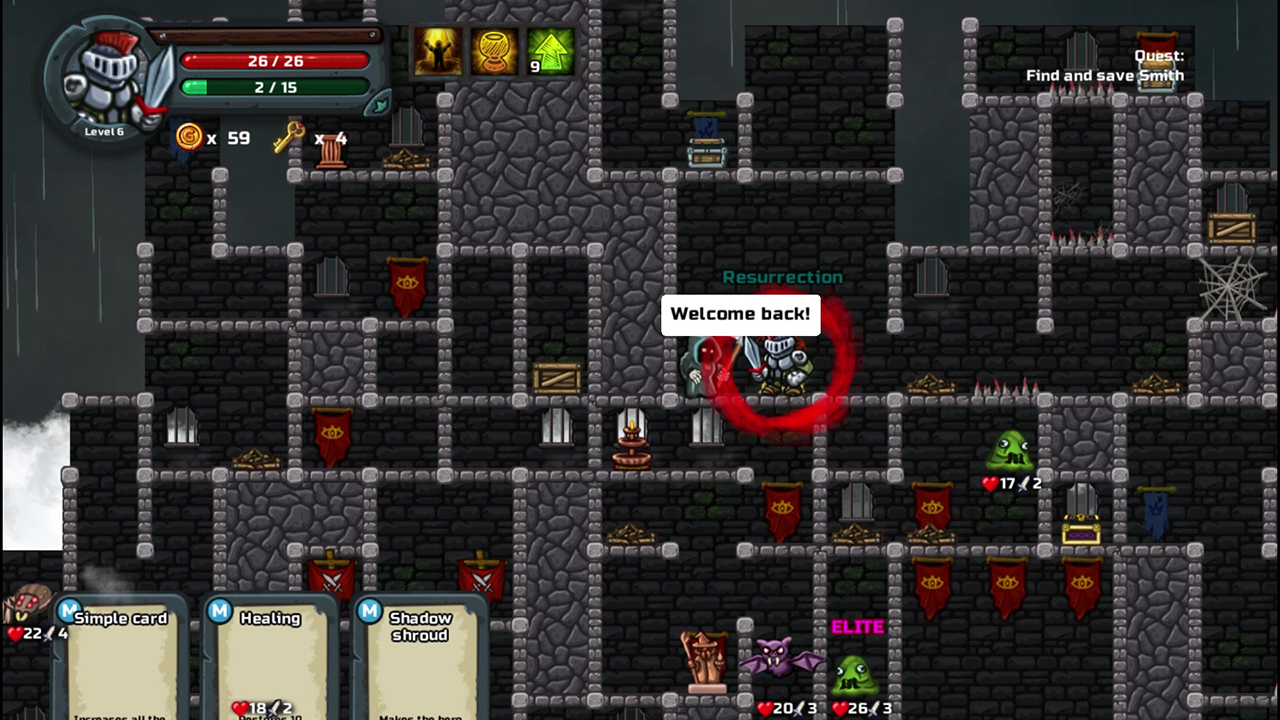Image resolution: width=1280 pixels, height=720 pixels.
Task: Dismiss the Welcome back! popup
Action: click(740, 313)
